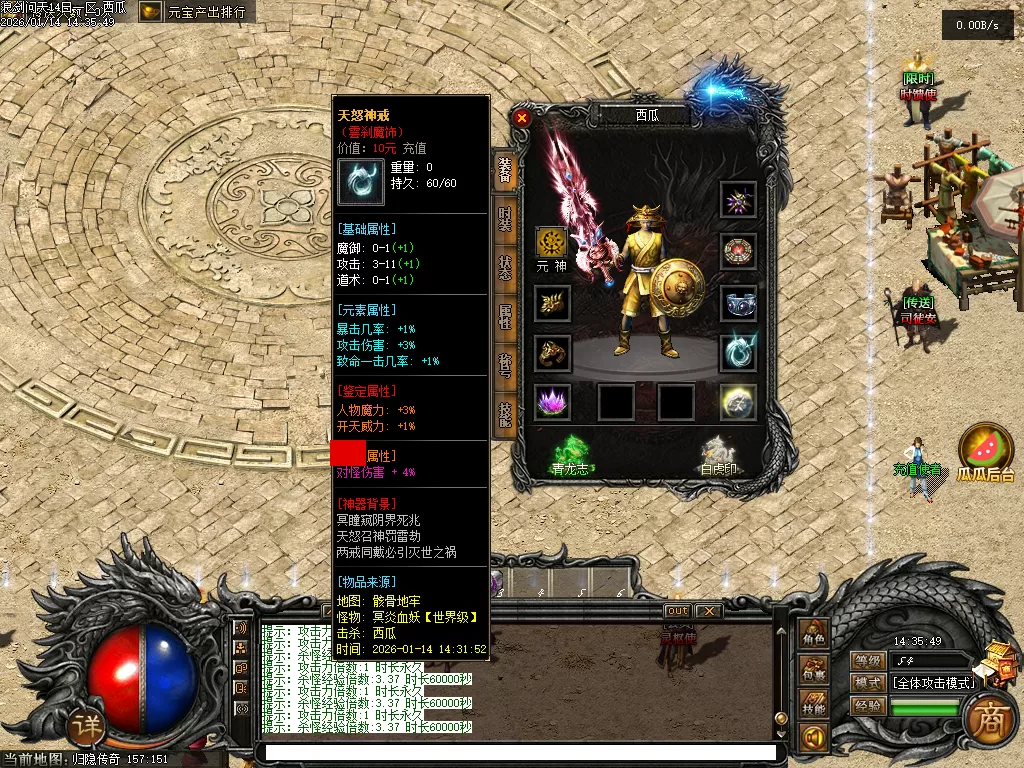
Task: Show the 属性 attributes tab
Action: coord(505,316)
